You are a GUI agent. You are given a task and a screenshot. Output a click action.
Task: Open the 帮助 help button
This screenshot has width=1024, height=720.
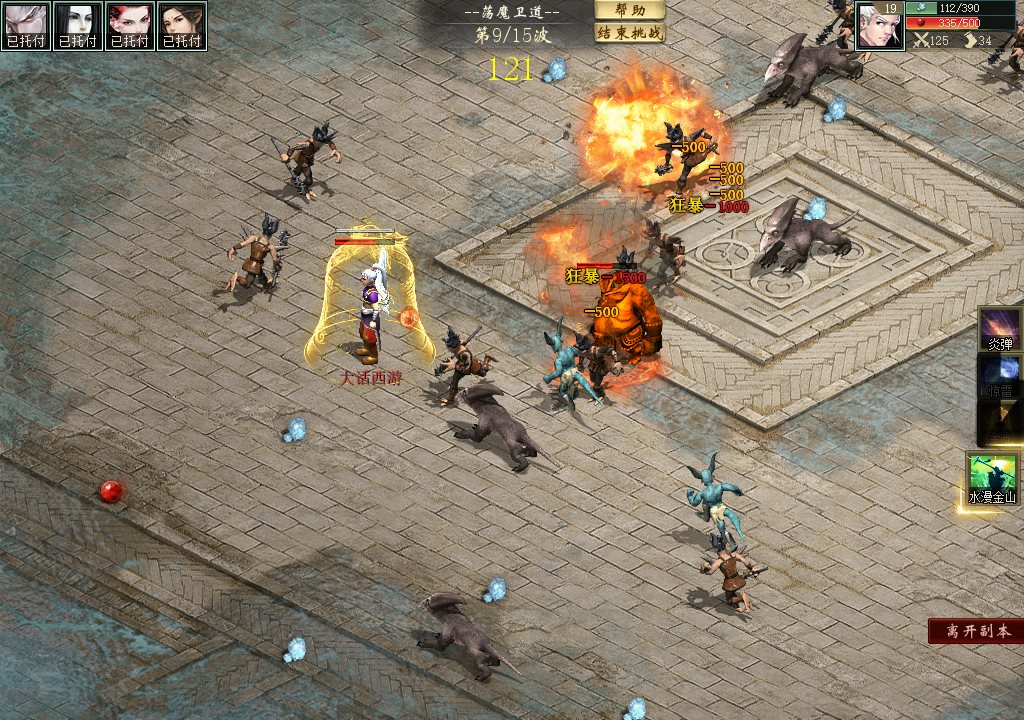[630, 10]
